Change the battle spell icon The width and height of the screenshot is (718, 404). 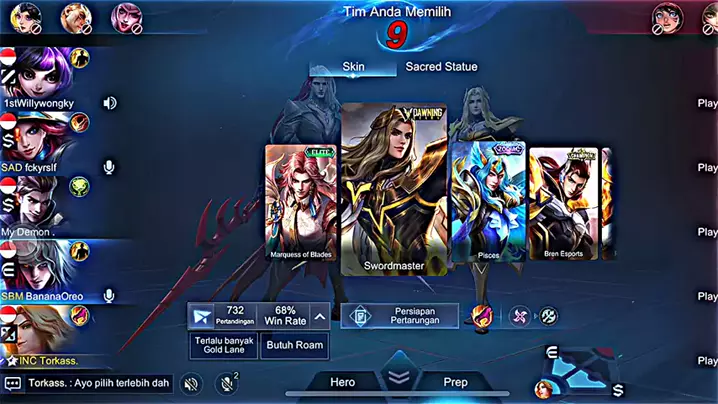click(x=481, y=316)
